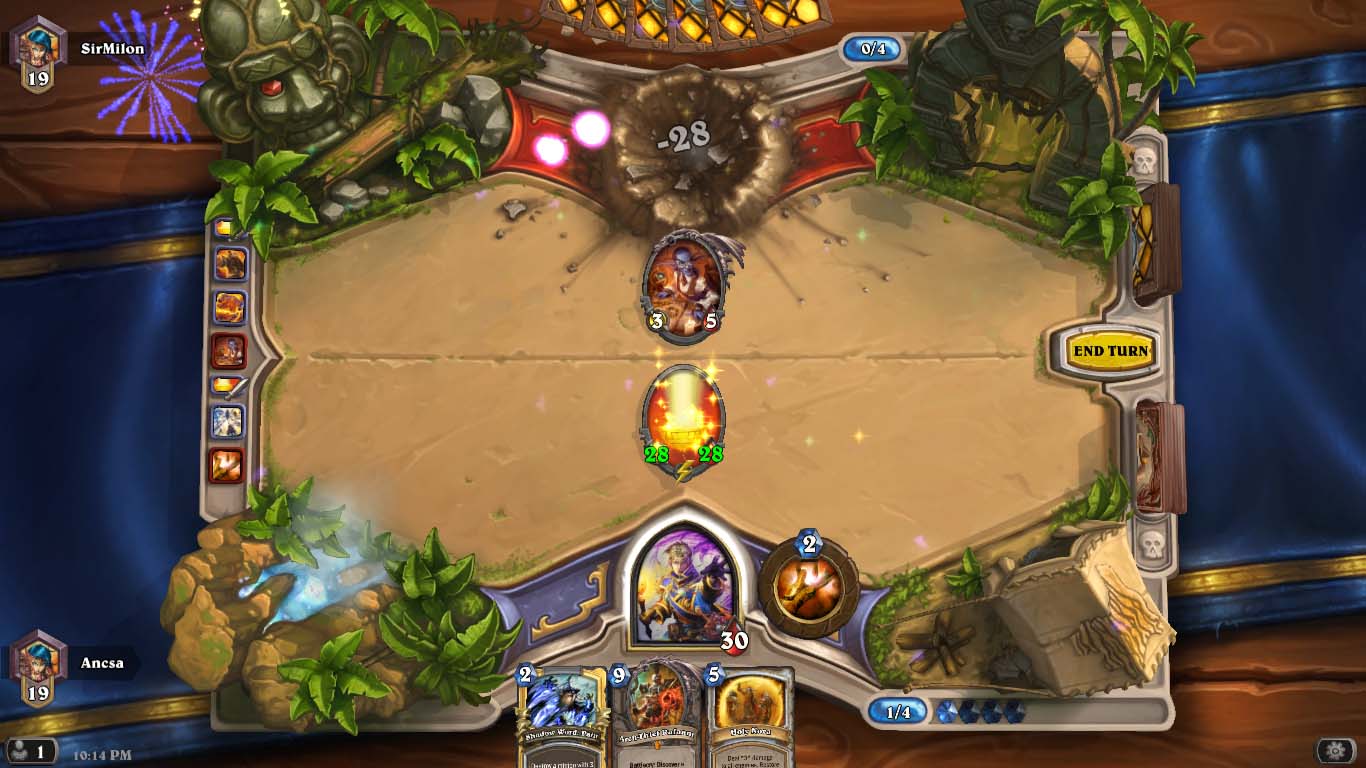Inspect the white-blue spell history tile

click(227, 422)
